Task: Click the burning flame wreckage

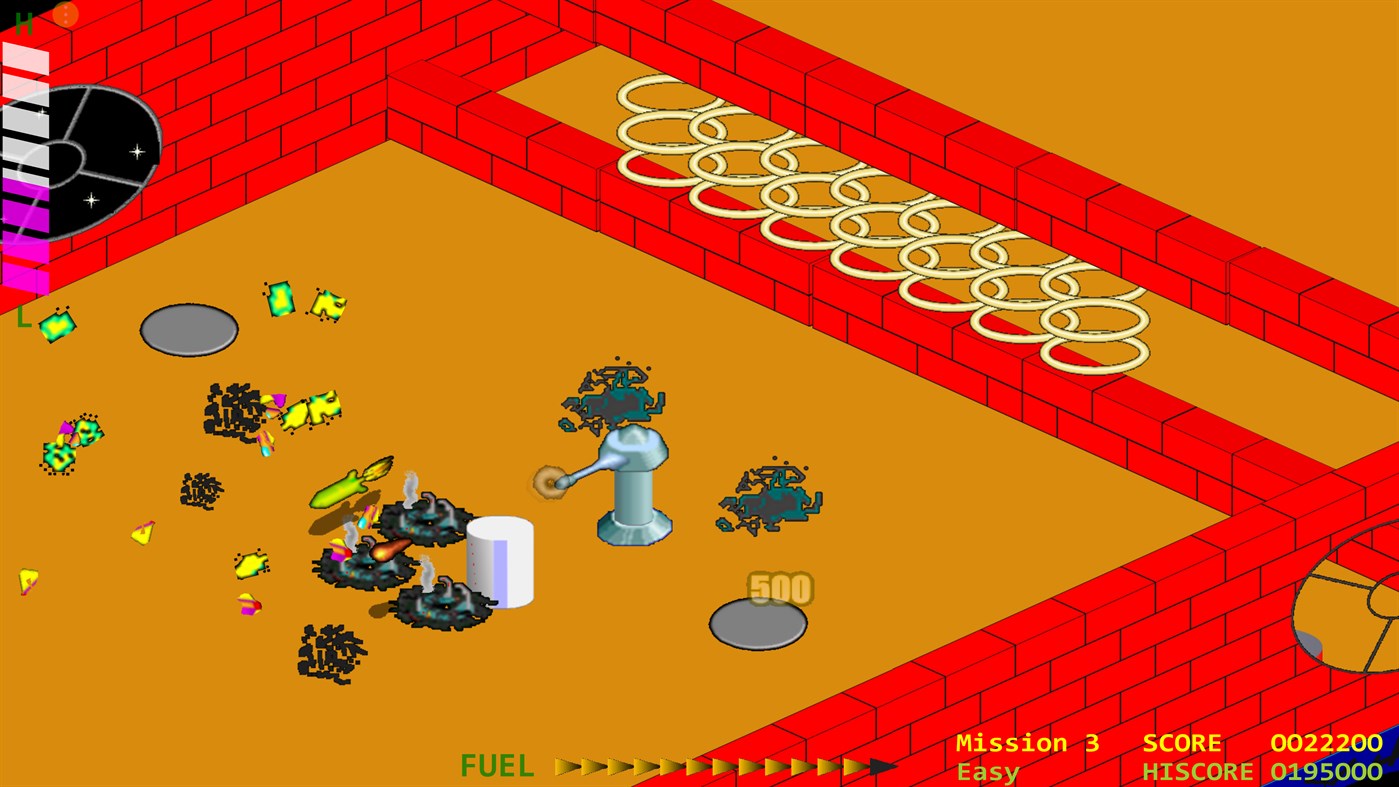Action: [388, 553]
